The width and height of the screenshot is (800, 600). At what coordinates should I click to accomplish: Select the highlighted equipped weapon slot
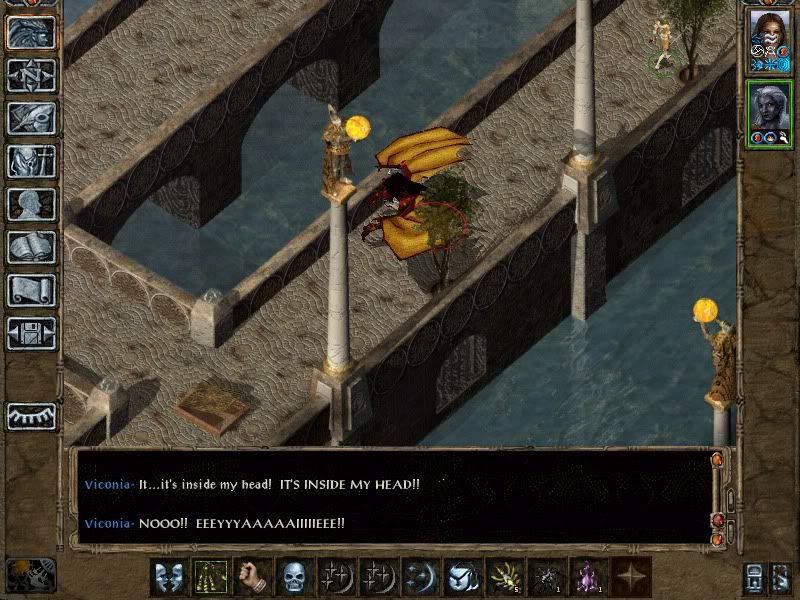[209, 578]
